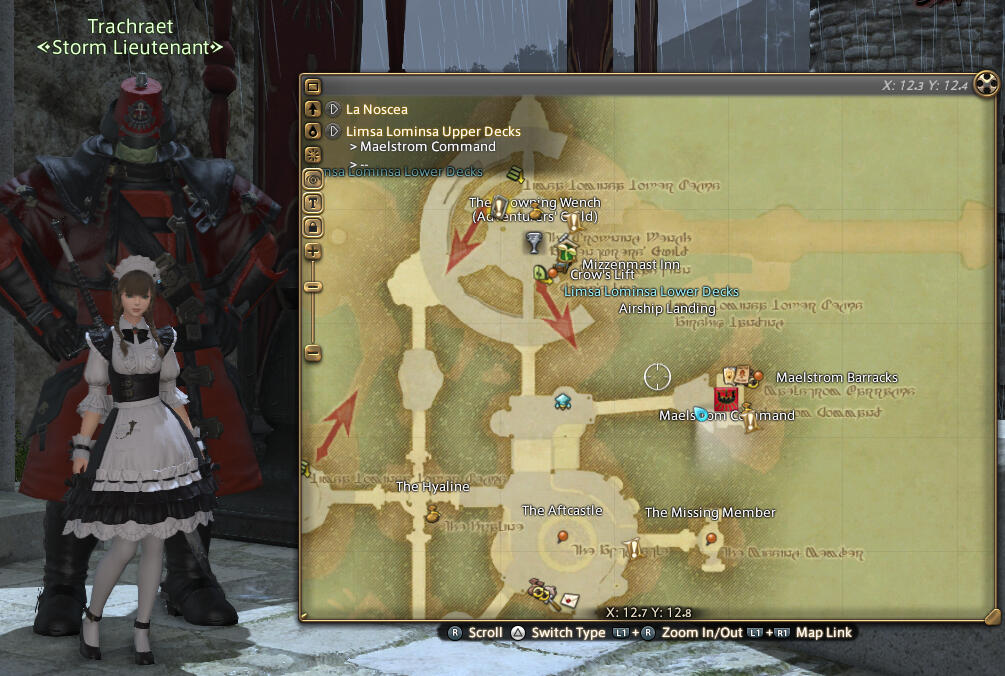Click the Limsa Lominsa Lower Decks link
This screenshot has height=676, width=1005.
[651, 292]
